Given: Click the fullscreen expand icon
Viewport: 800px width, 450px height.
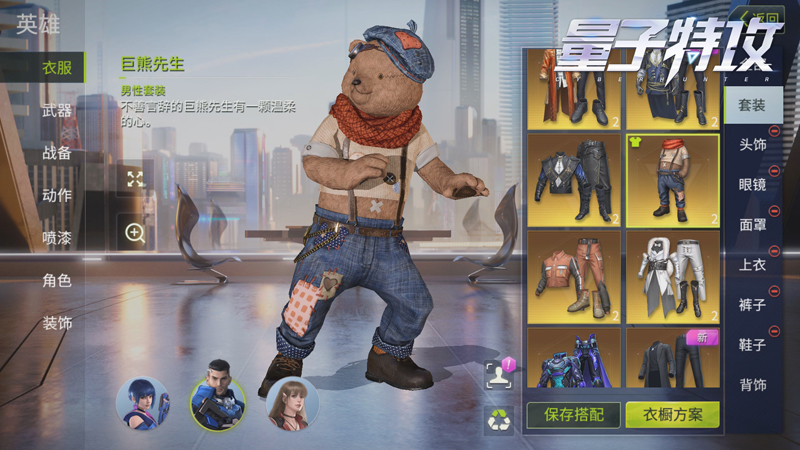Looking at the screenshot, I should point(135,179).
